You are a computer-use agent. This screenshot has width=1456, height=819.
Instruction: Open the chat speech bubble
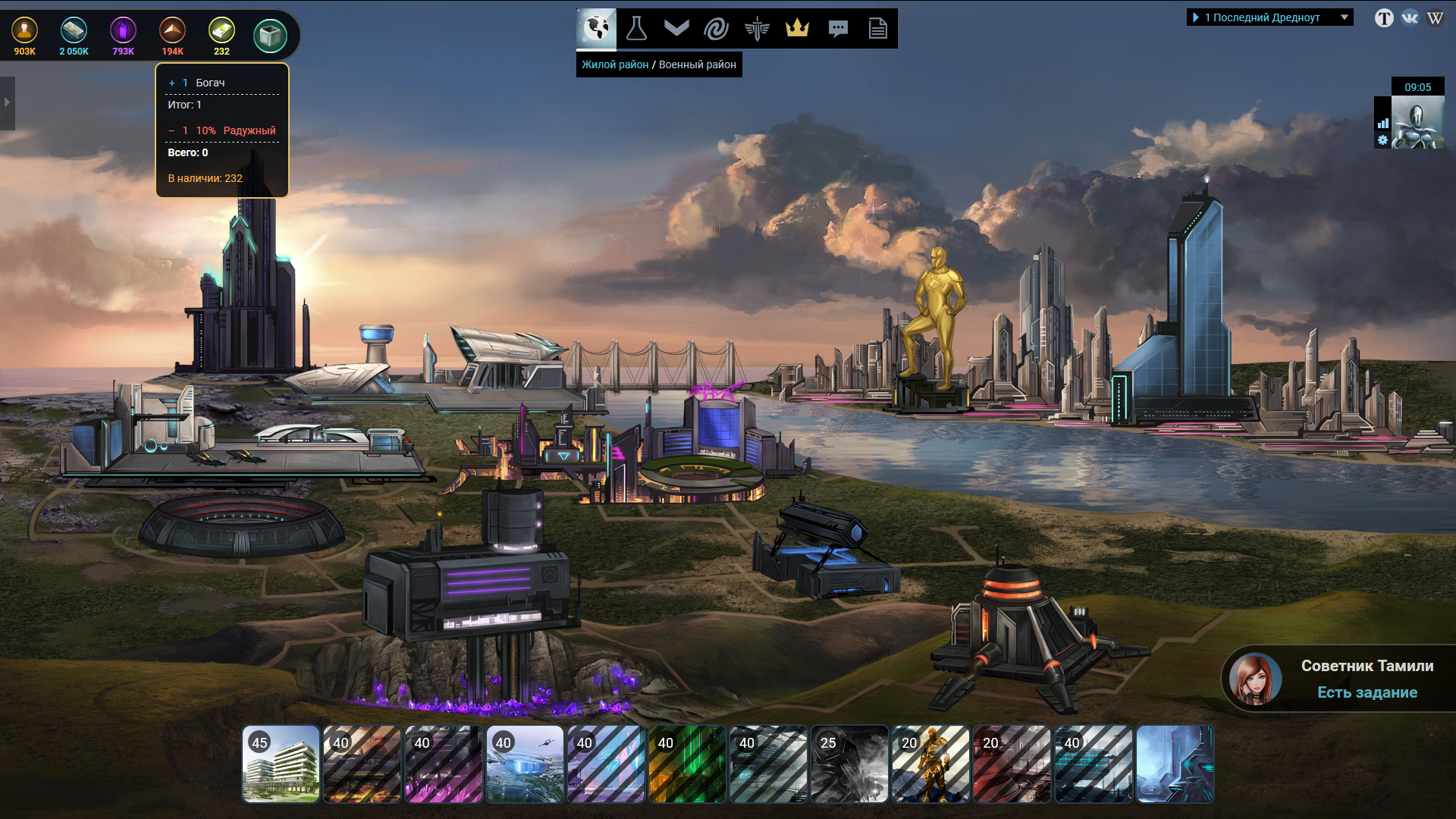coord(838,29)
